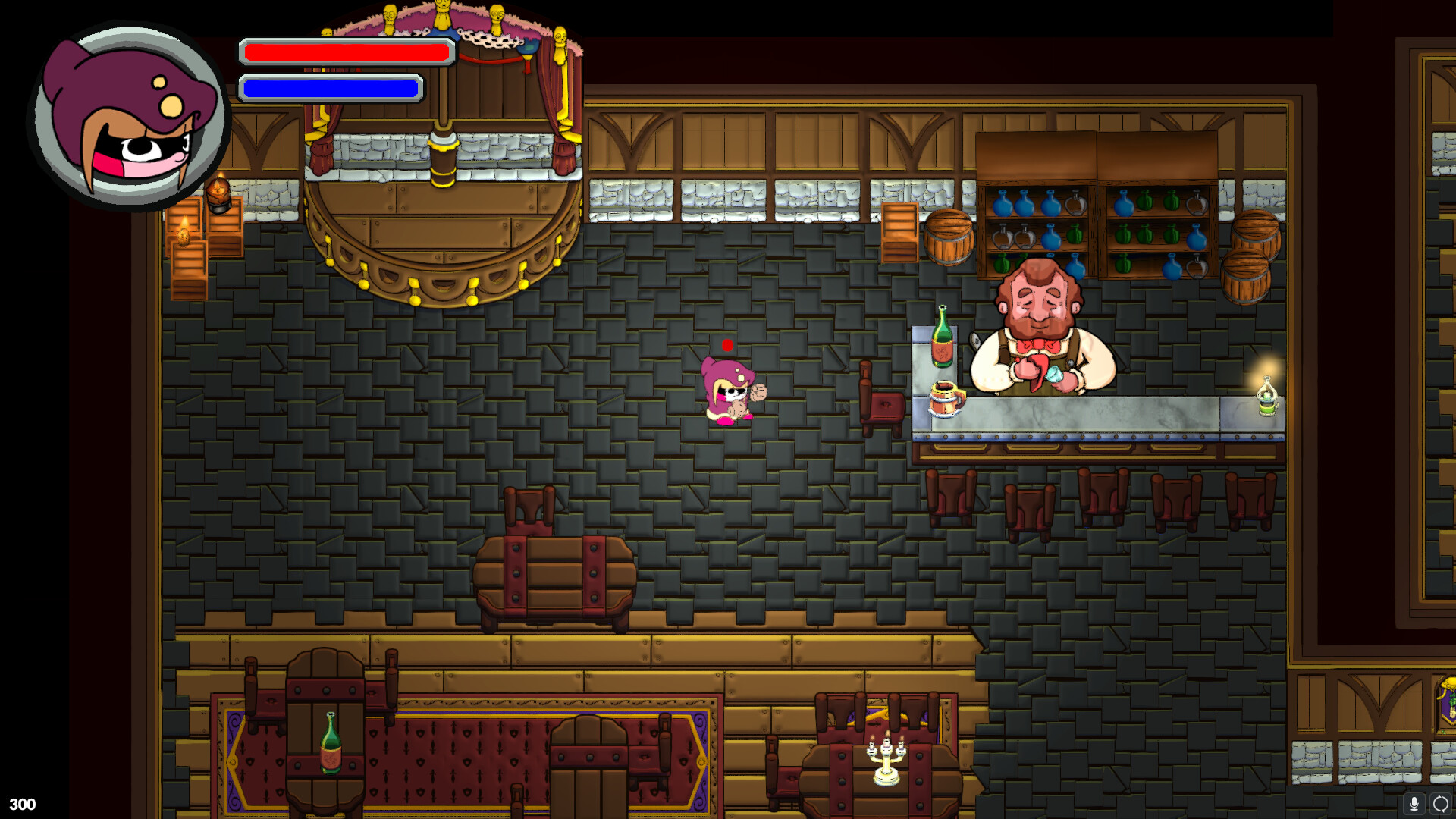Click the blue mana bar

pos(330,89)
